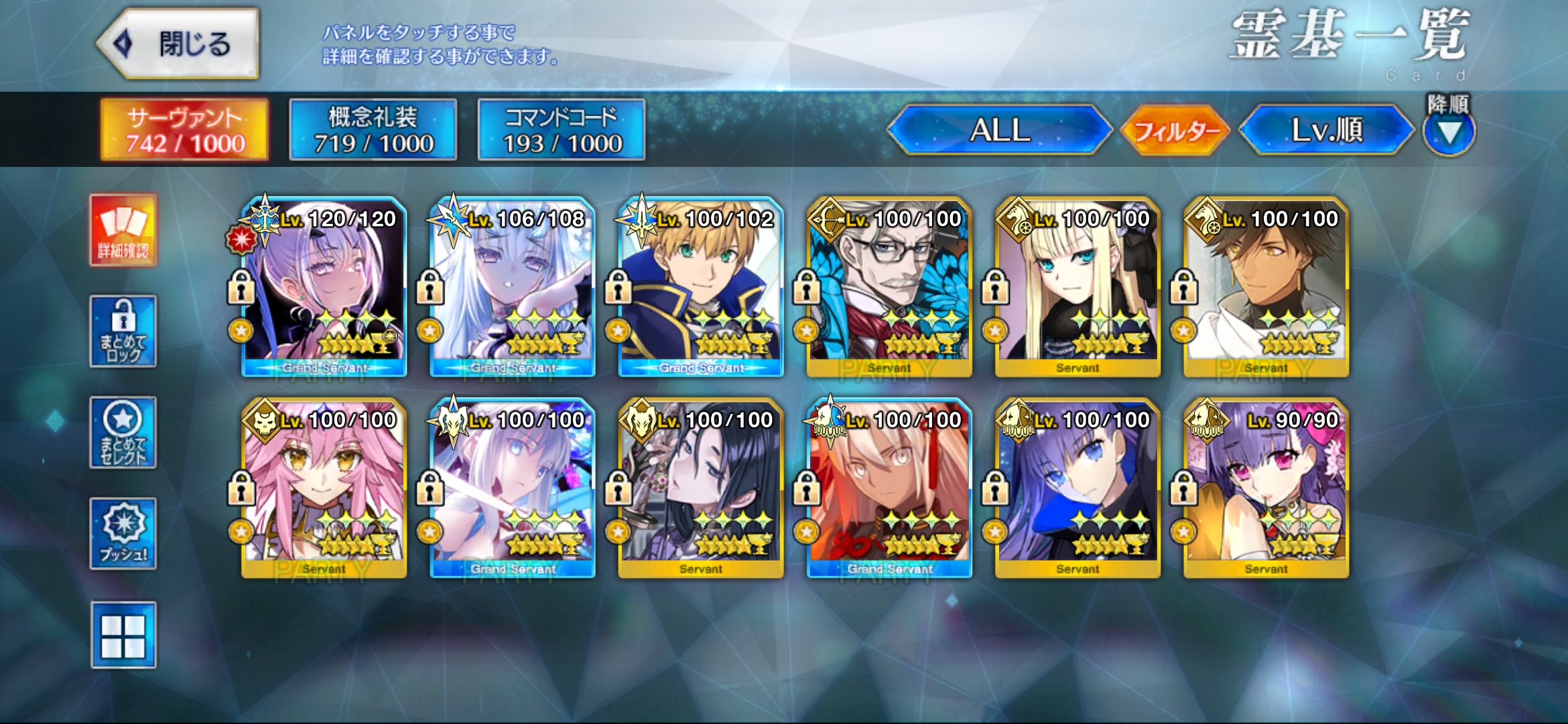Screen dimensions: 1568x724
Task: Activate the 詳細確認 card mode
Action: 123,231
